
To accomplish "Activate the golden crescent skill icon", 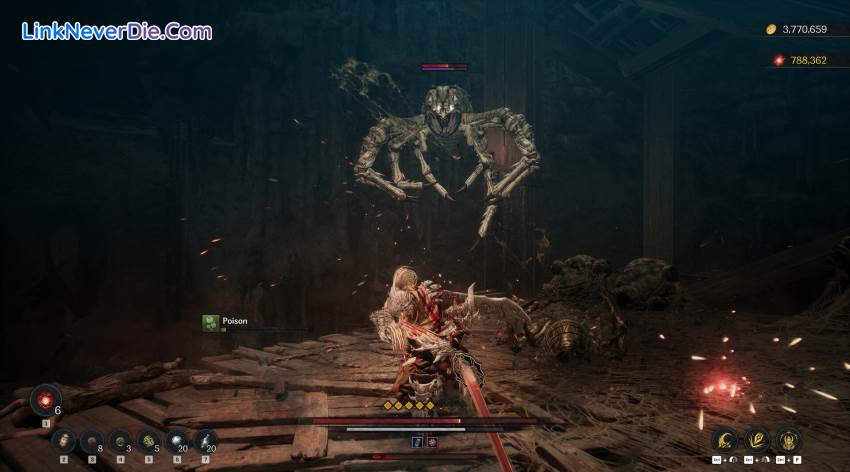I will tap(724, 440).
